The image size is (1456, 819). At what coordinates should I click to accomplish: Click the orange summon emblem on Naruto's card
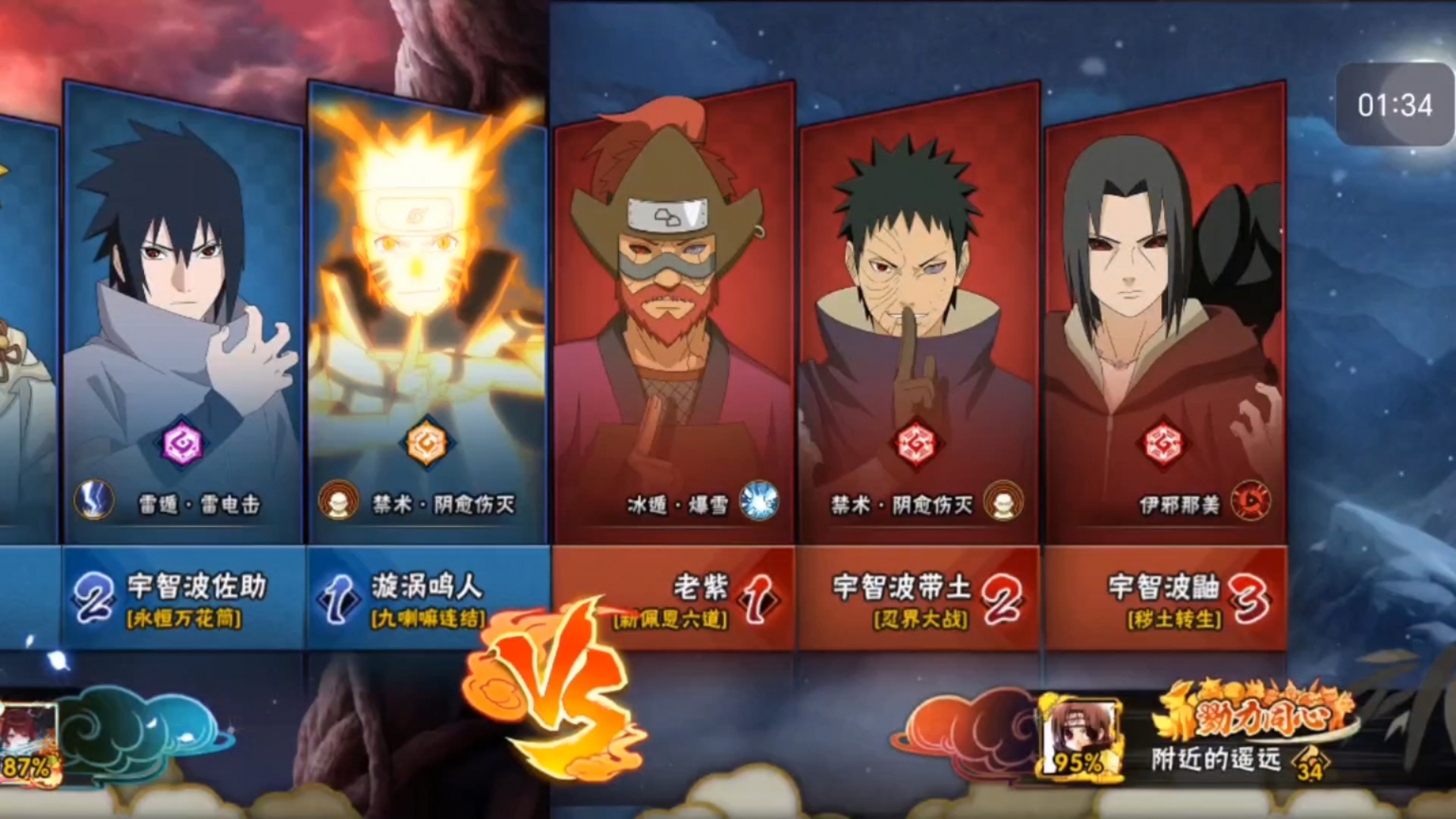pos(426,443)
